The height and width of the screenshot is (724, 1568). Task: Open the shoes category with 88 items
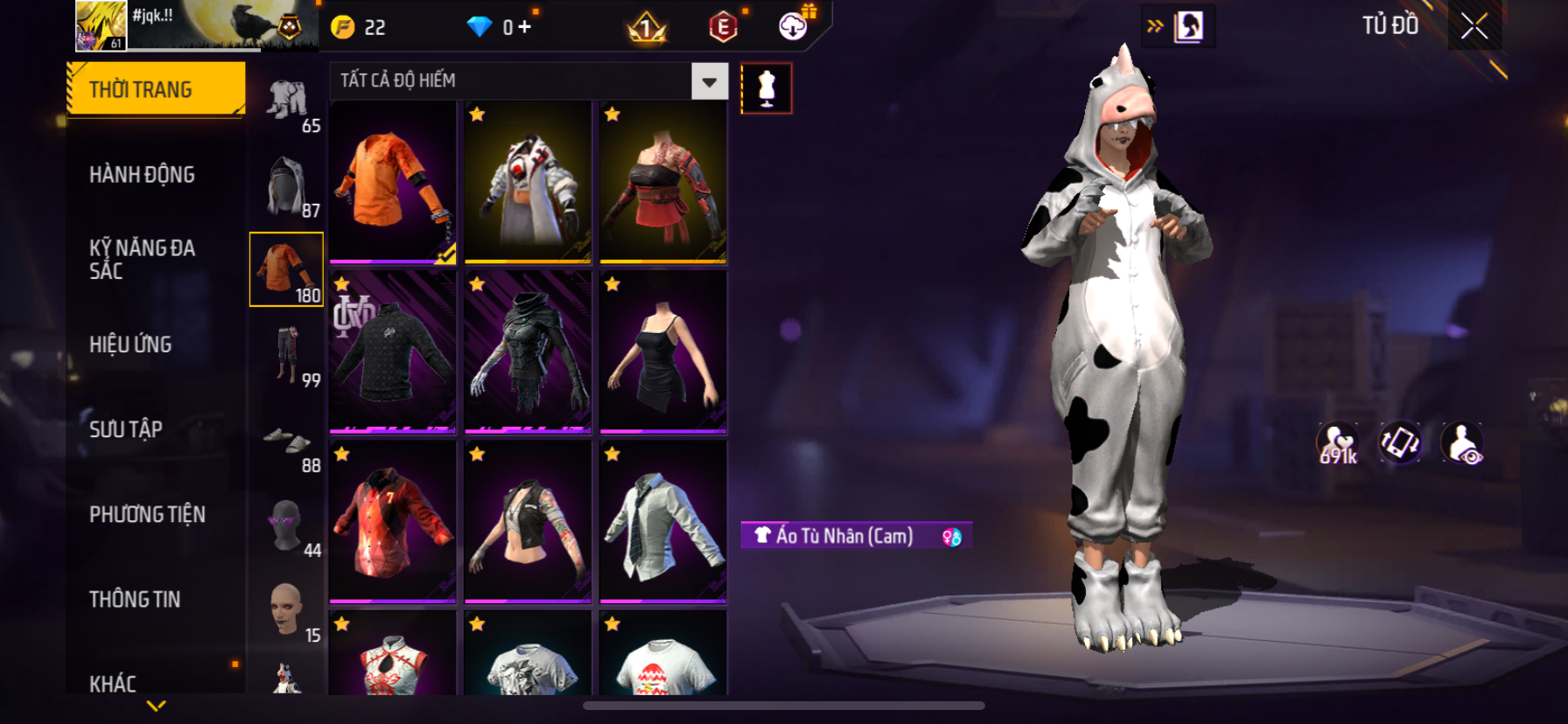click(287, 446)
